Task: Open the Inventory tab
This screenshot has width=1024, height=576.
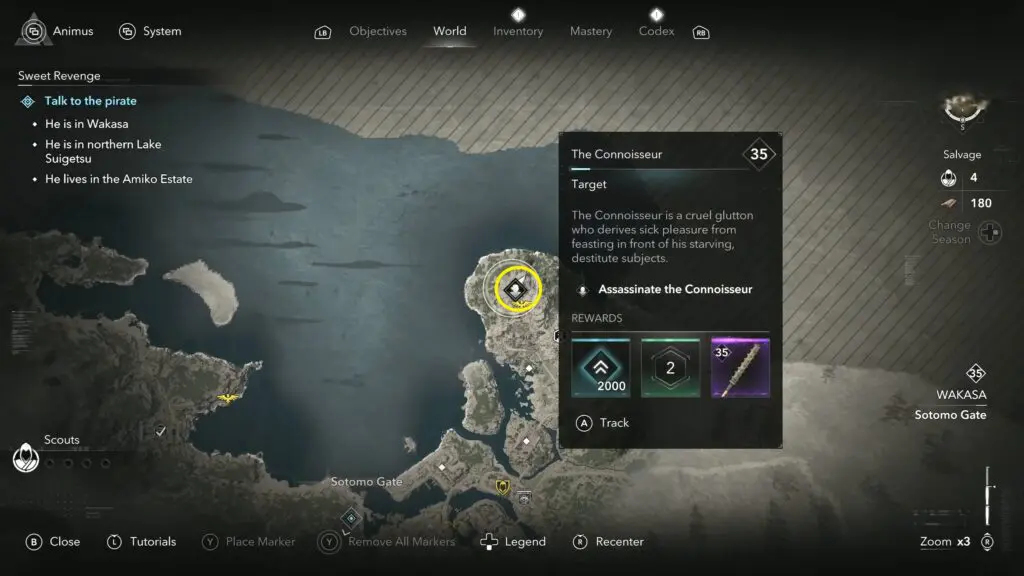Action: point(517,31)
